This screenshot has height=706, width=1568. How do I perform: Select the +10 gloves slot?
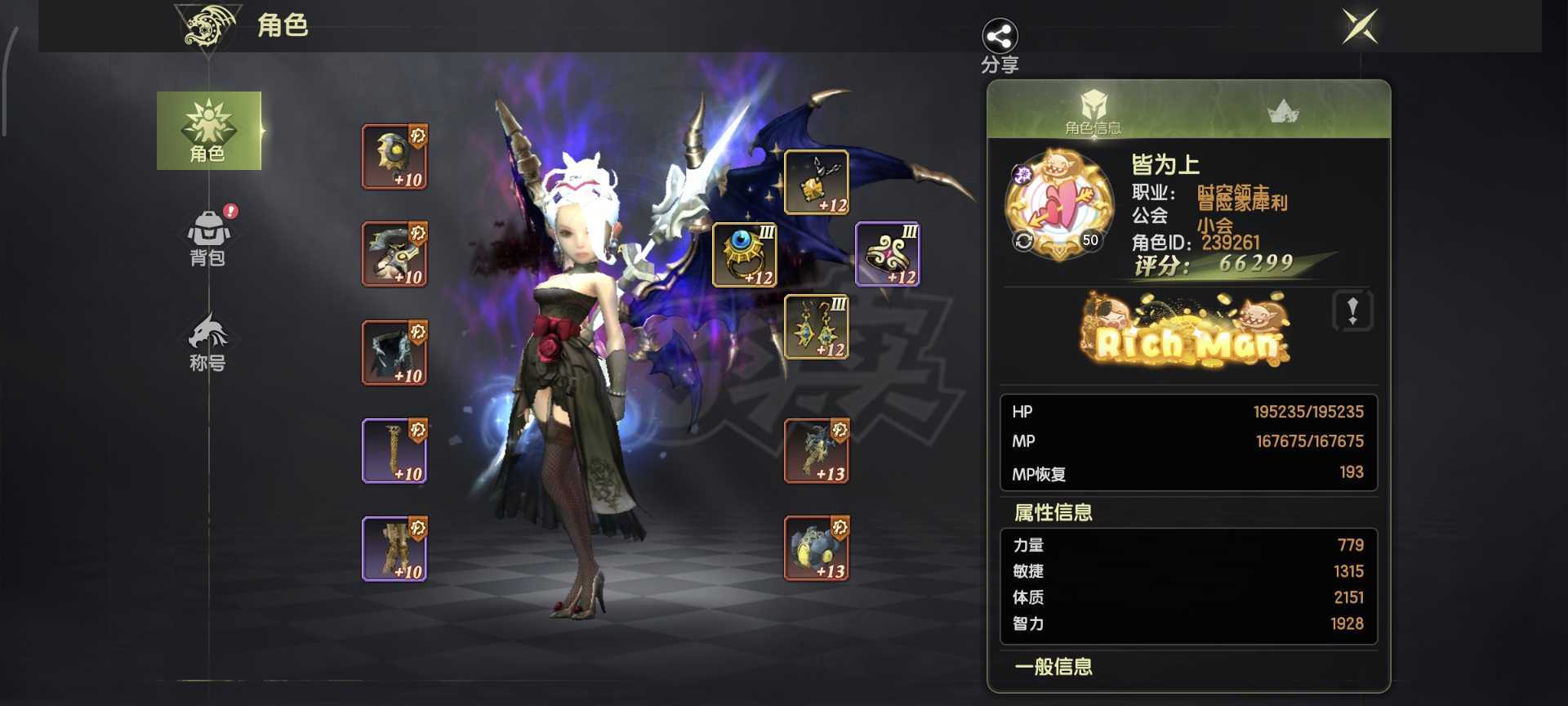point(394,450)
